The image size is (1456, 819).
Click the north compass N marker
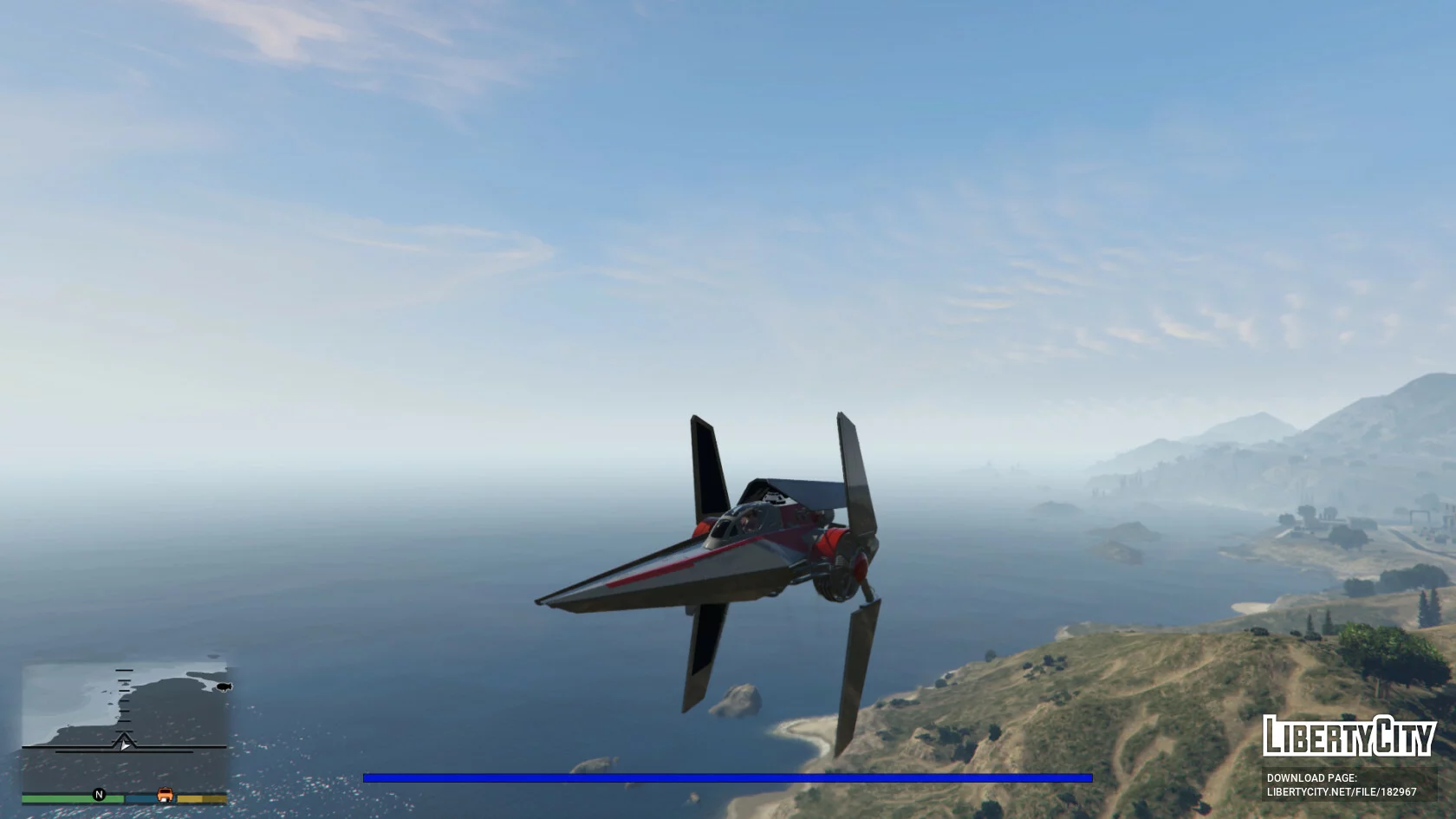(x=99, y=795)
